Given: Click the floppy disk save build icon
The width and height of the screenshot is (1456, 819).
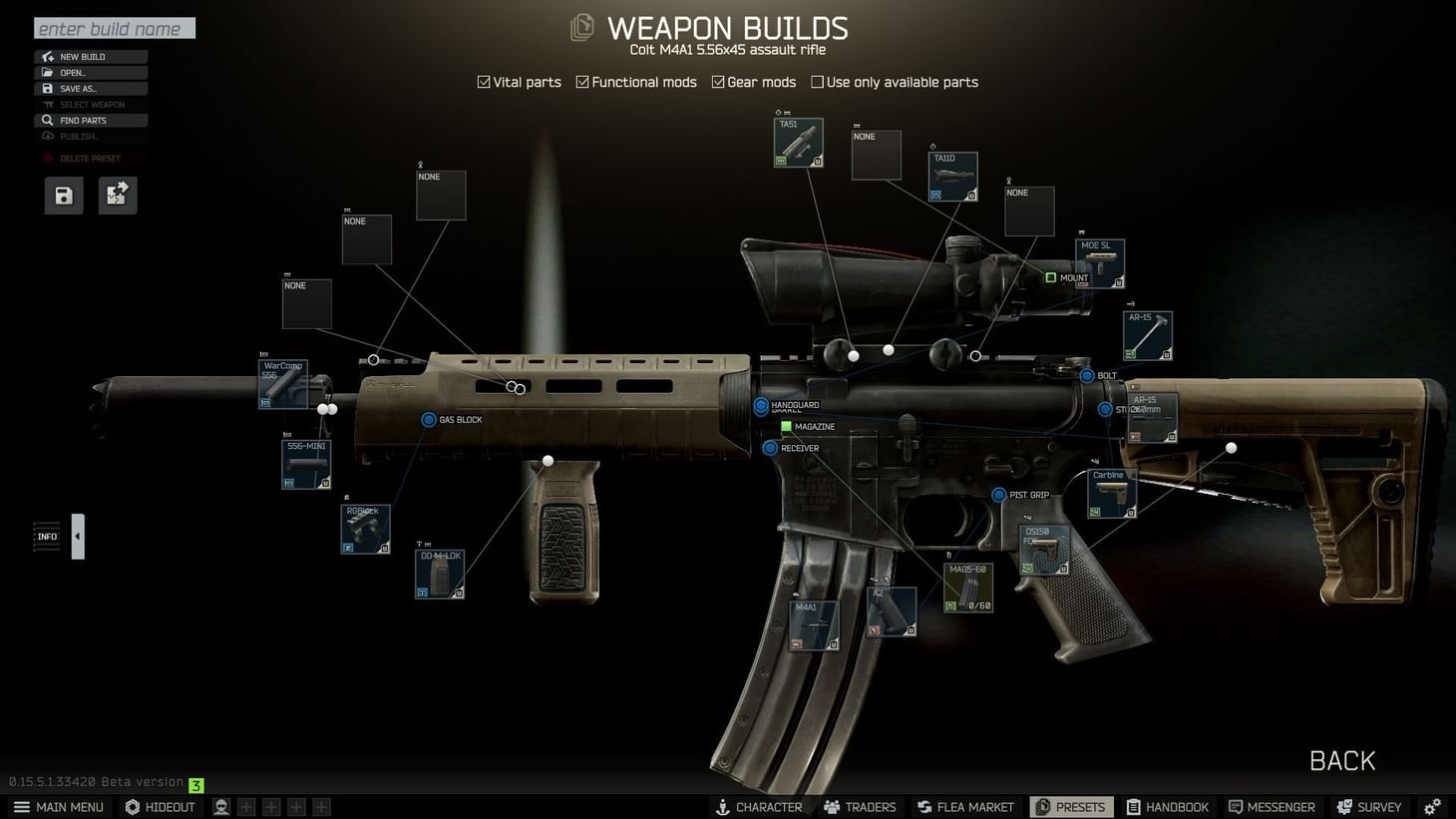Looking at the screenshot, I should pyautogui.click(x=63, y=195).
